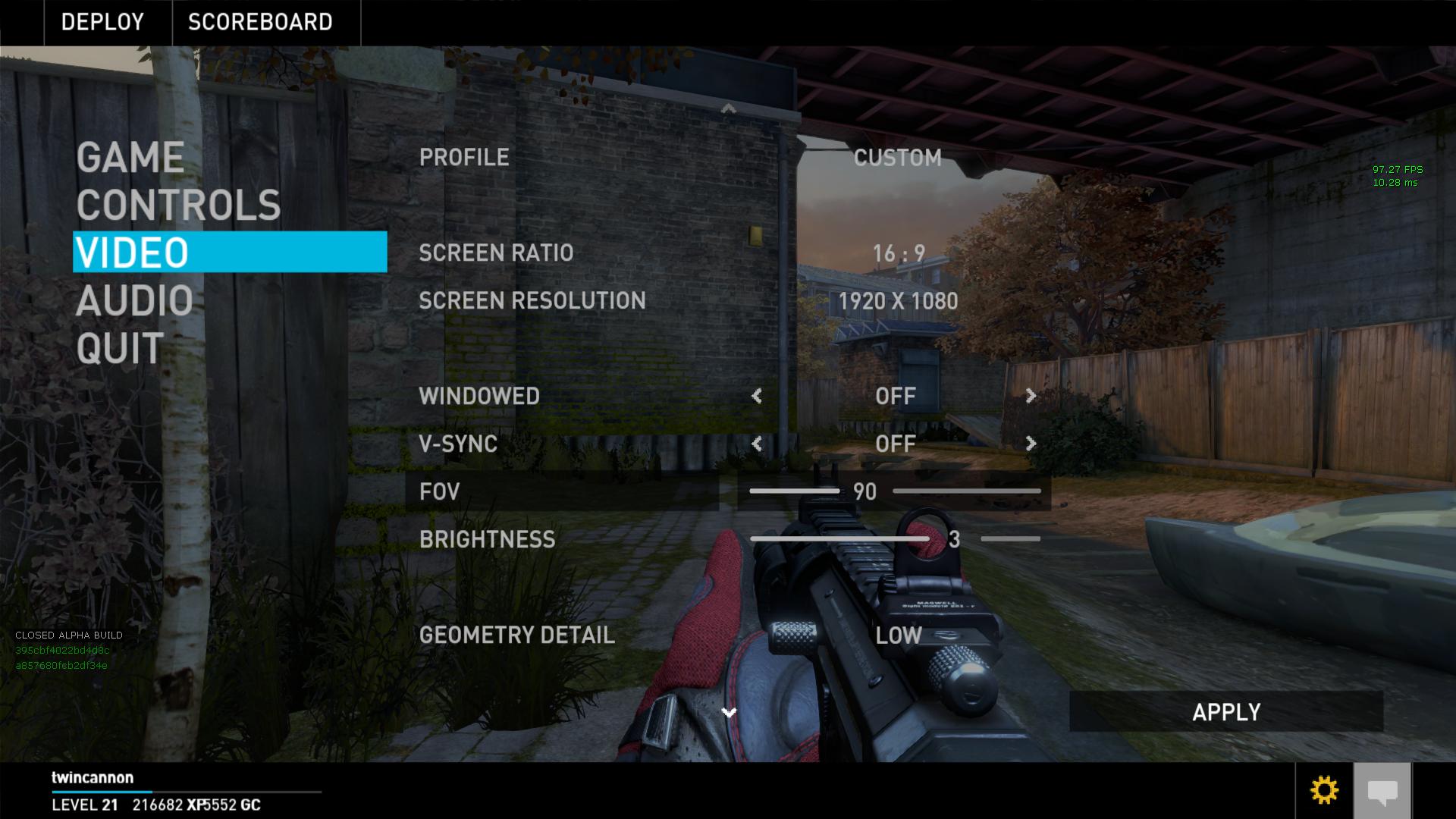Image resolution: width=1456 pixels, height=819 pixels.
Task: Click the left arrow for WINDOWED
Action: (757, 396)
